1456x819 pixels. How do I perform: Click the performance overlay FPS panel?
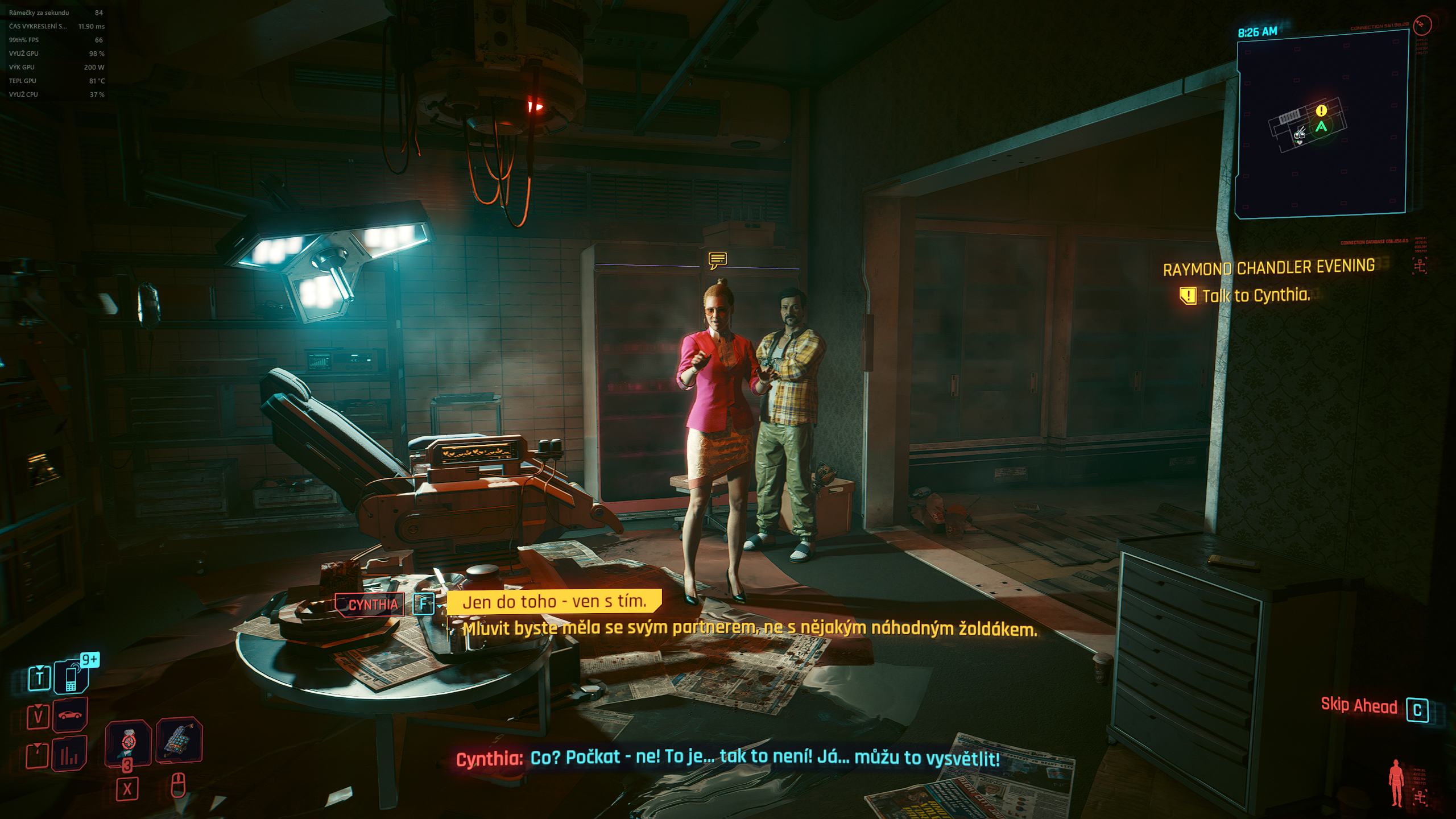(56, 53)
